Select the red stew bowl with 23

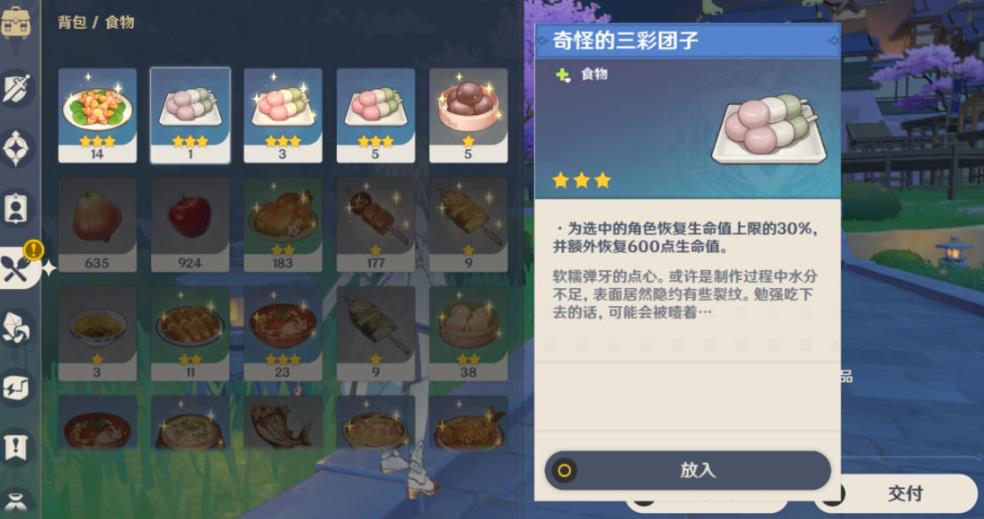(x=283, y=333)
